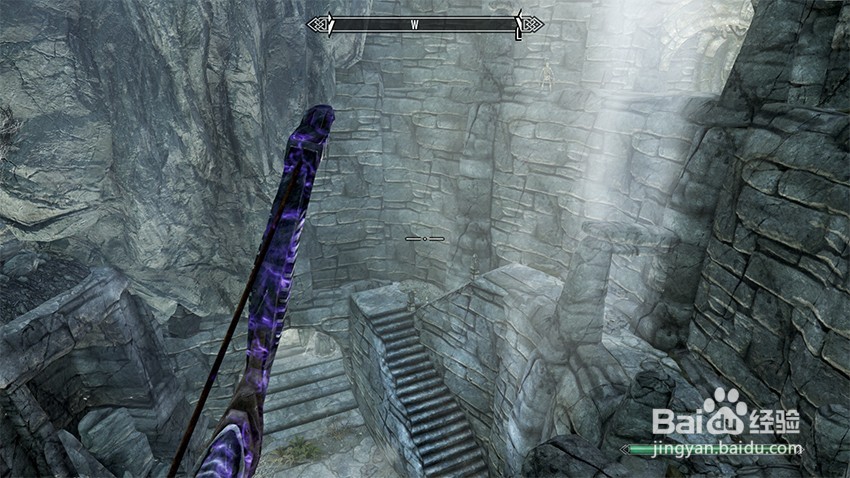Click the compass bar showing West

(x=425, y=24)
